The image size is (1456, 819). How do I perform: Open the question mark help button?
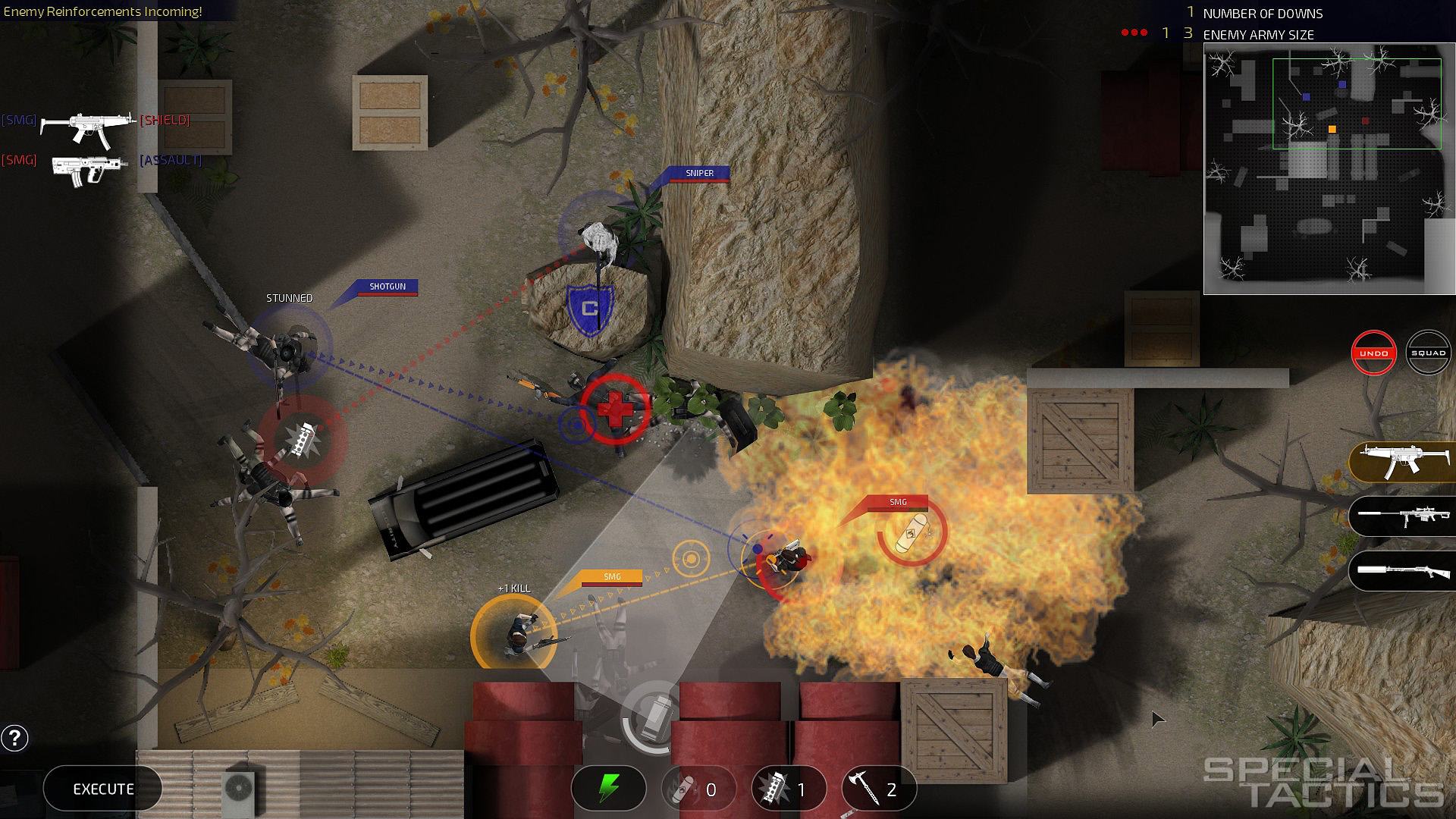pyautogui.click(x=14, y=737)
